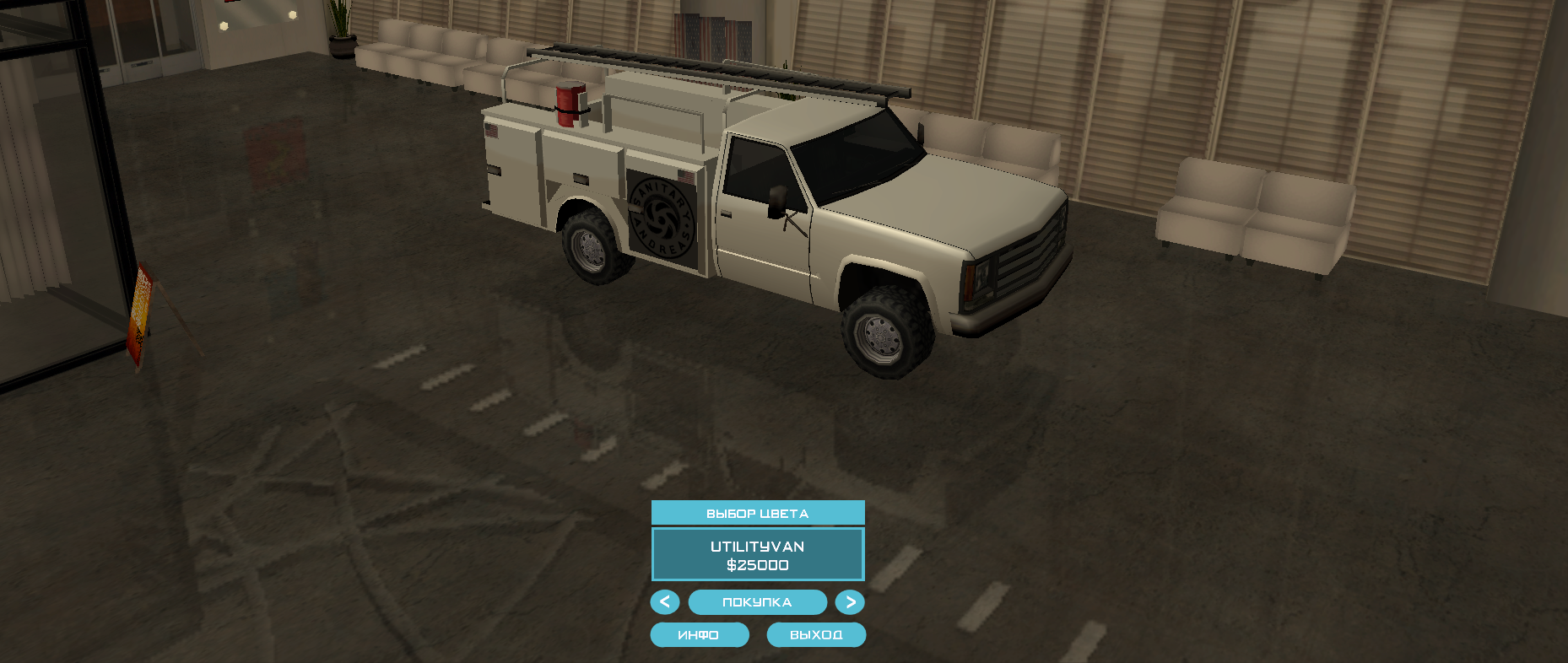1568x663 pixels.
Task: Show previous vehicle with left arrow
Action: click(x=665, y=602)
